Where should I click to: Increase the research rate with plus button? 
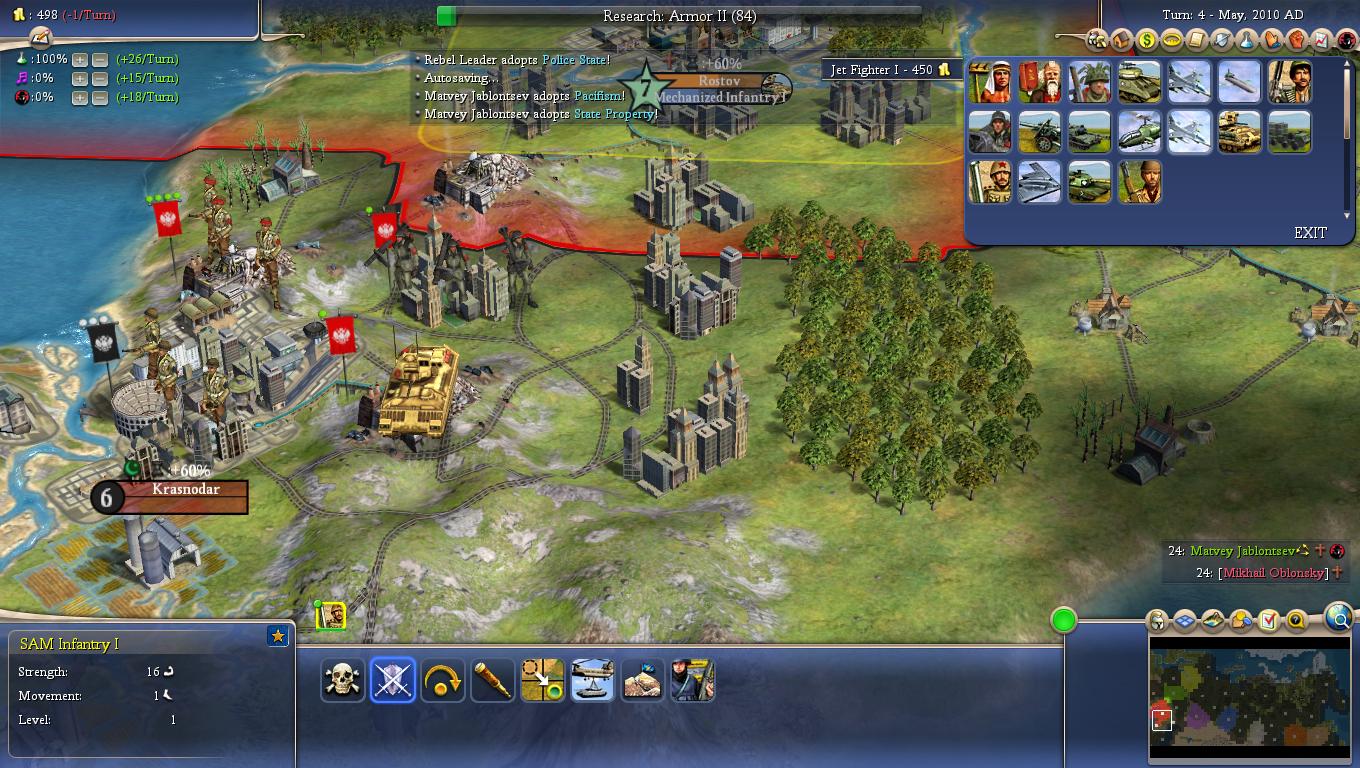80,59
